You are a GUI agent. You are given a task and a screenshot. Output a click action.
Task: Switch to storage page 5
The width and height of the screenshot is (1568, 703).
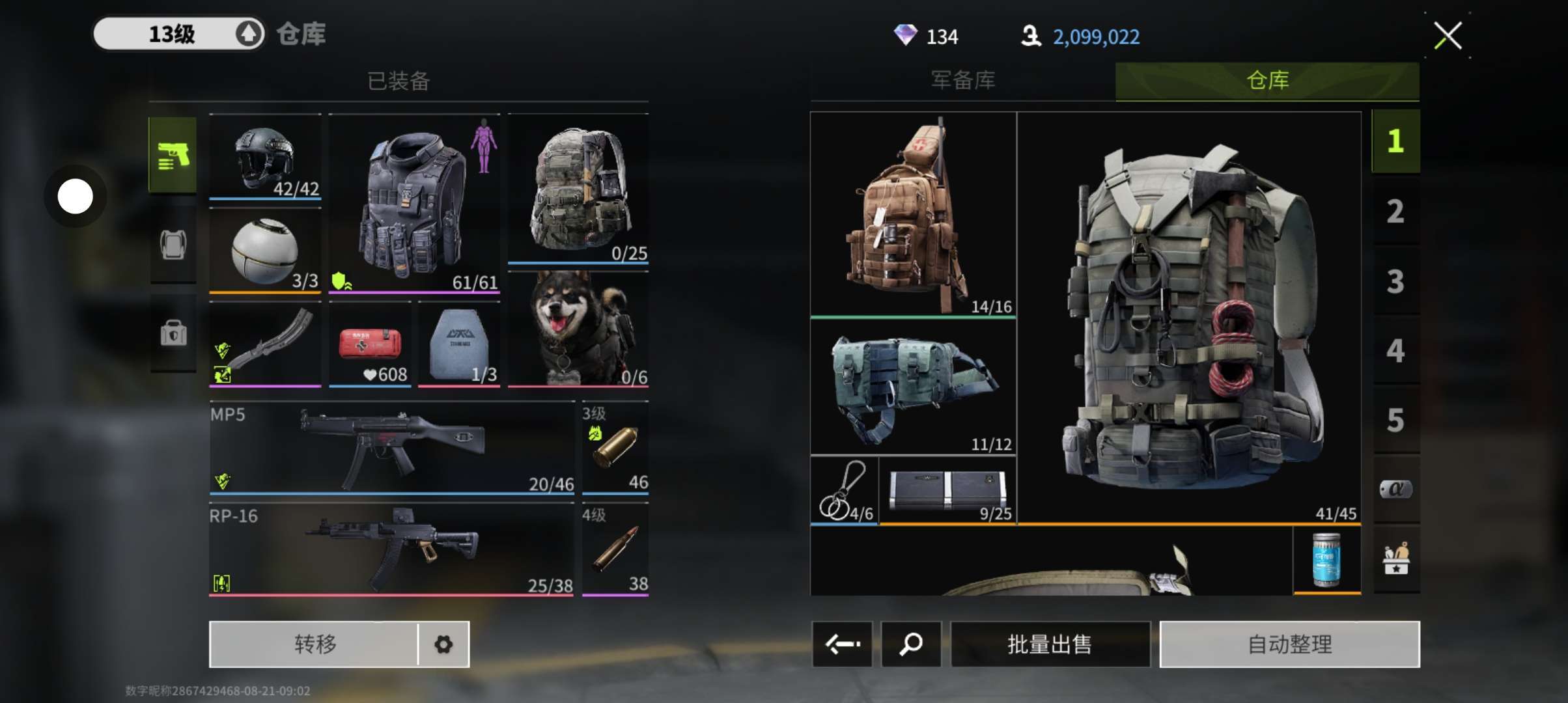click(x=1395, y=420)
